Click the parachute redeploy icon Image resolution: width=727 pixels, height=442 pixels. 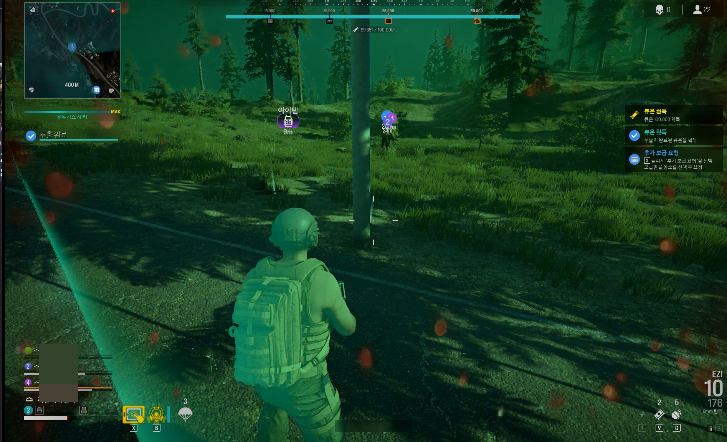[x=185, y=414]
